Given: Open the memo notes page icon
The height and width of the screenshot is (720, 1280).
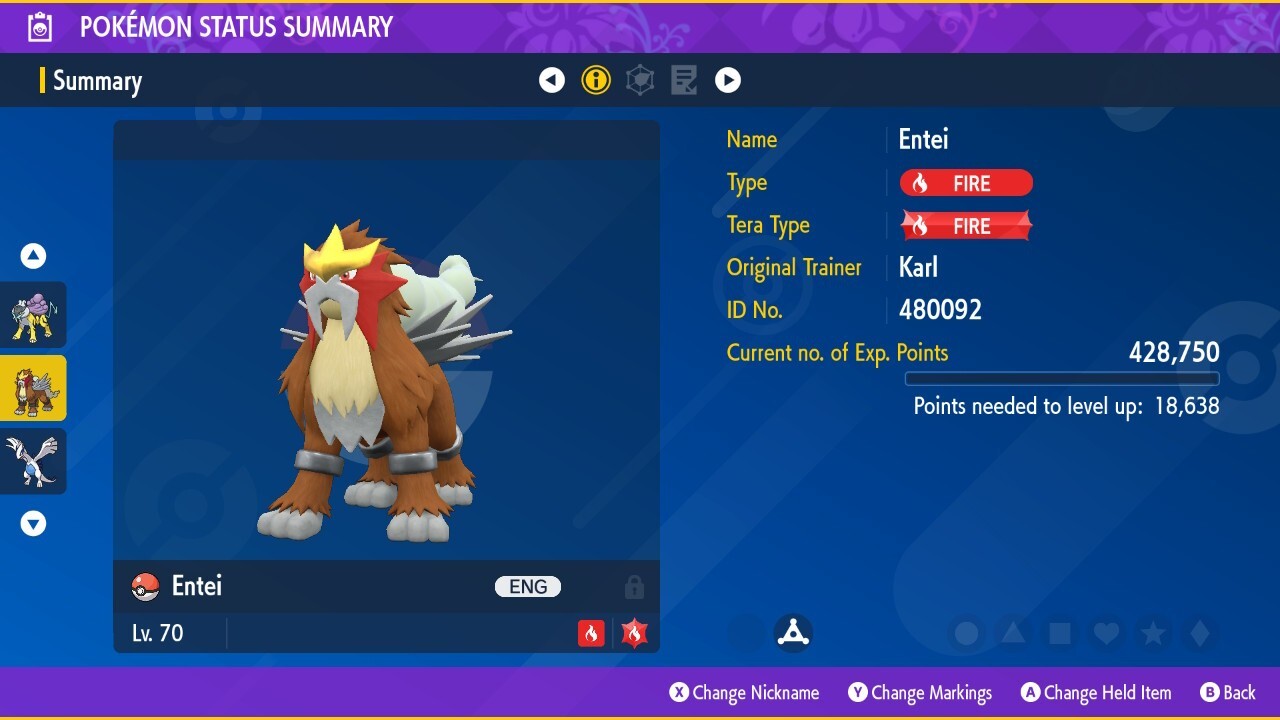Looking at the screenshot, I should click(x=683, y=80).
